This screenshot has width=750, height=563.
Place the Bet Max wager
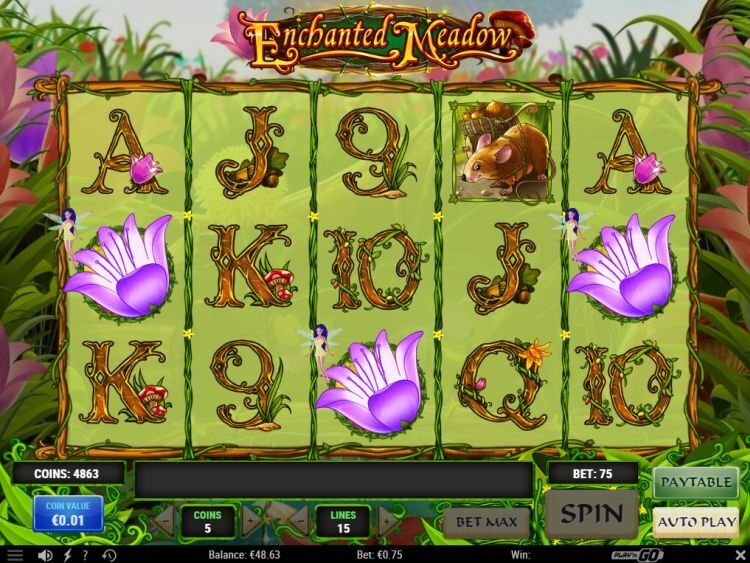tap(486, 521)
